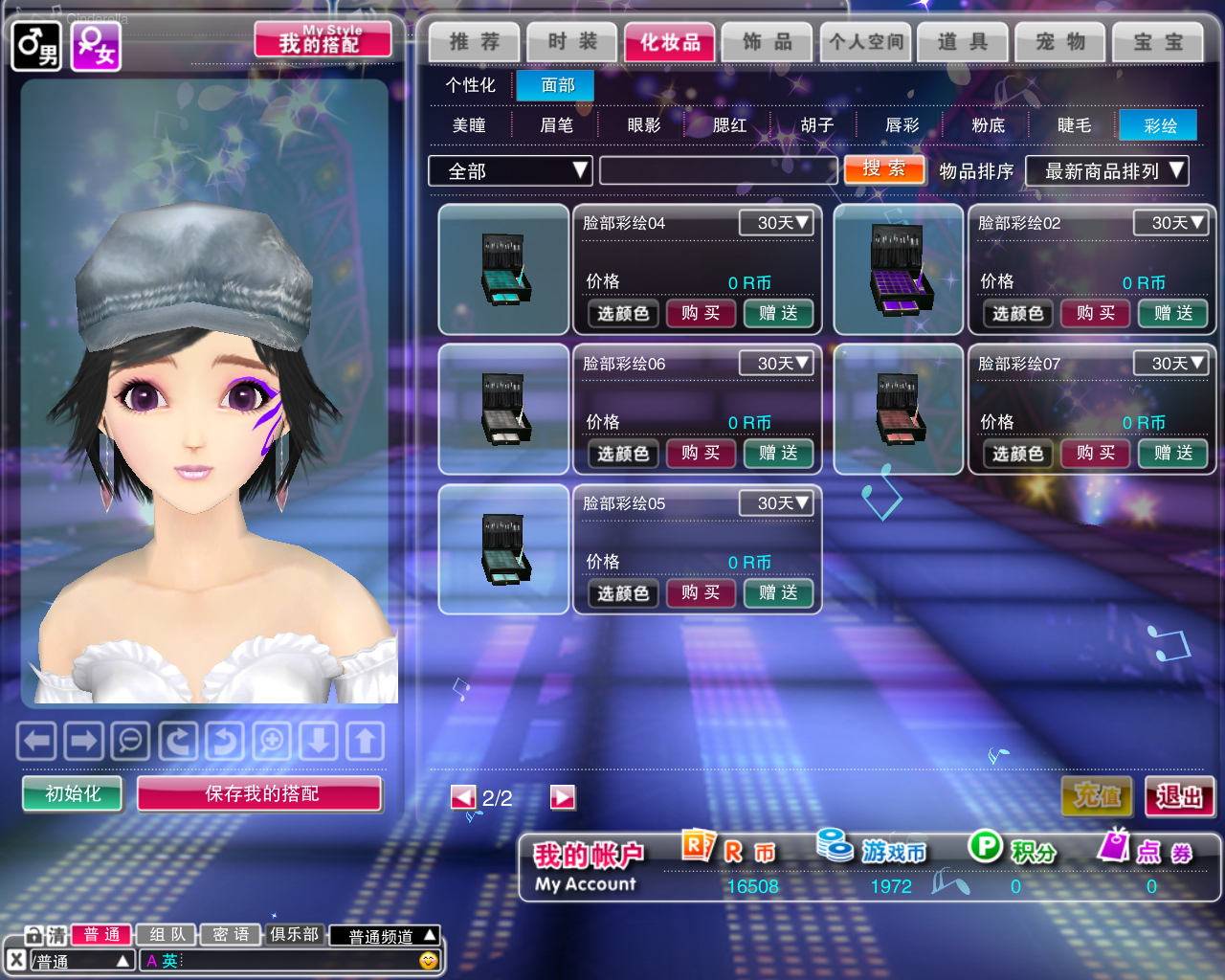Image resolution: width=1225 pixels, height=980 pixels.
Task: Gift the 脸部彩绘02 face paint
Action: 1173,313
